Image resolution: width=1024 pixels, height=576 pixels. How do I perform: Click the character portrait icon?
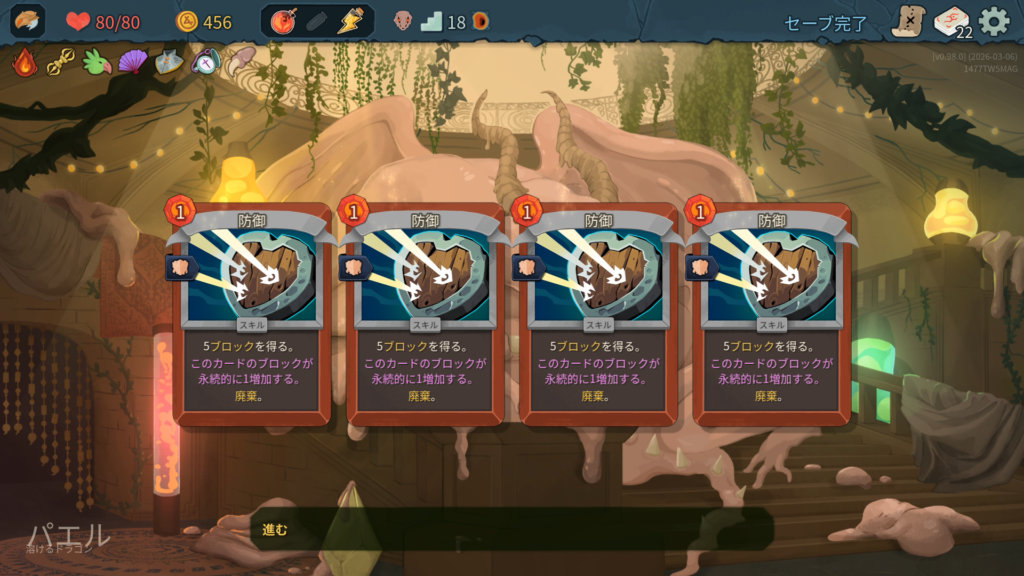click(28, 21)
